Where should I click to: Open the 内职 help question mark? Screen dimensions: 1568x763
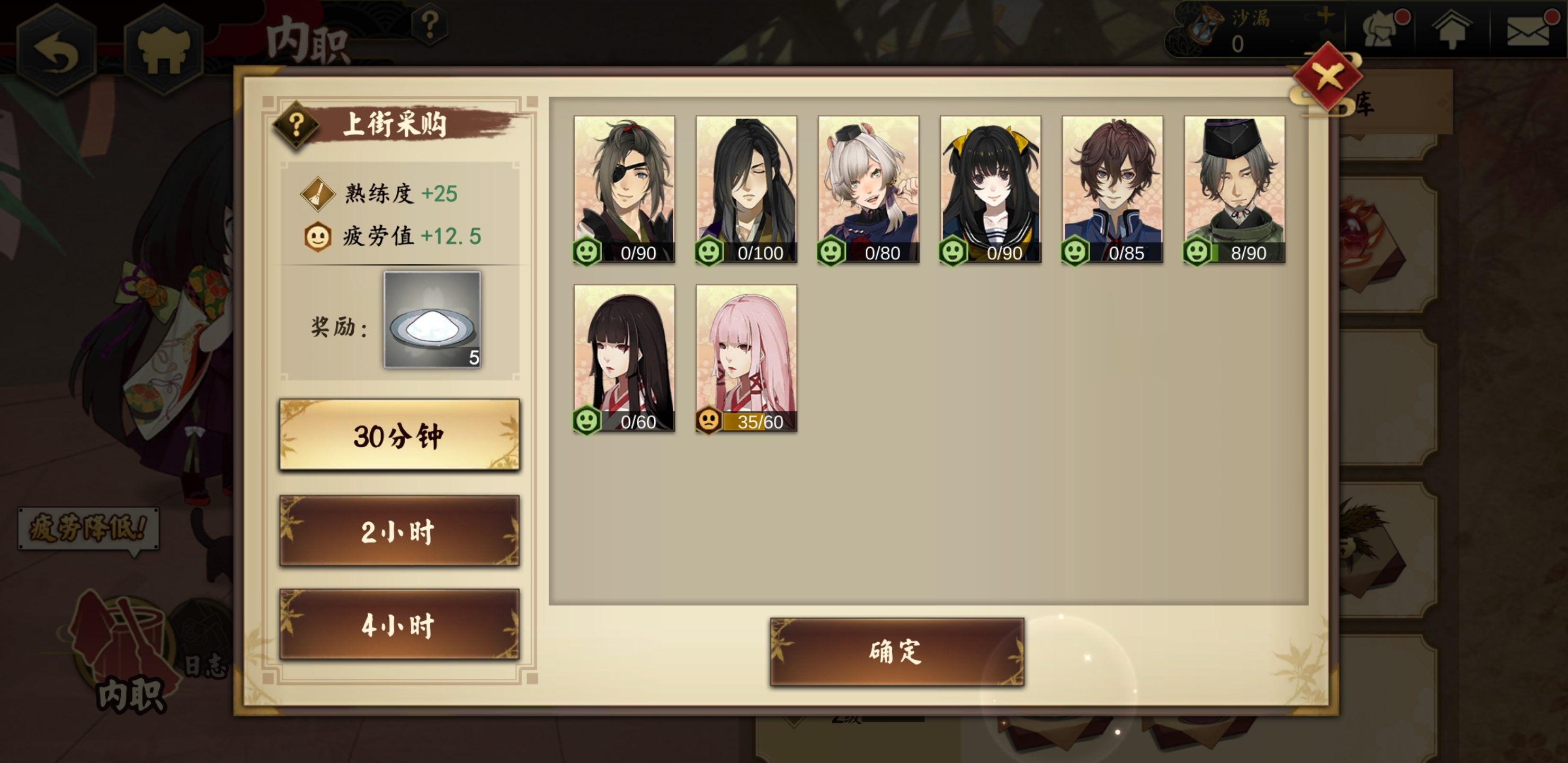(430, 25)
